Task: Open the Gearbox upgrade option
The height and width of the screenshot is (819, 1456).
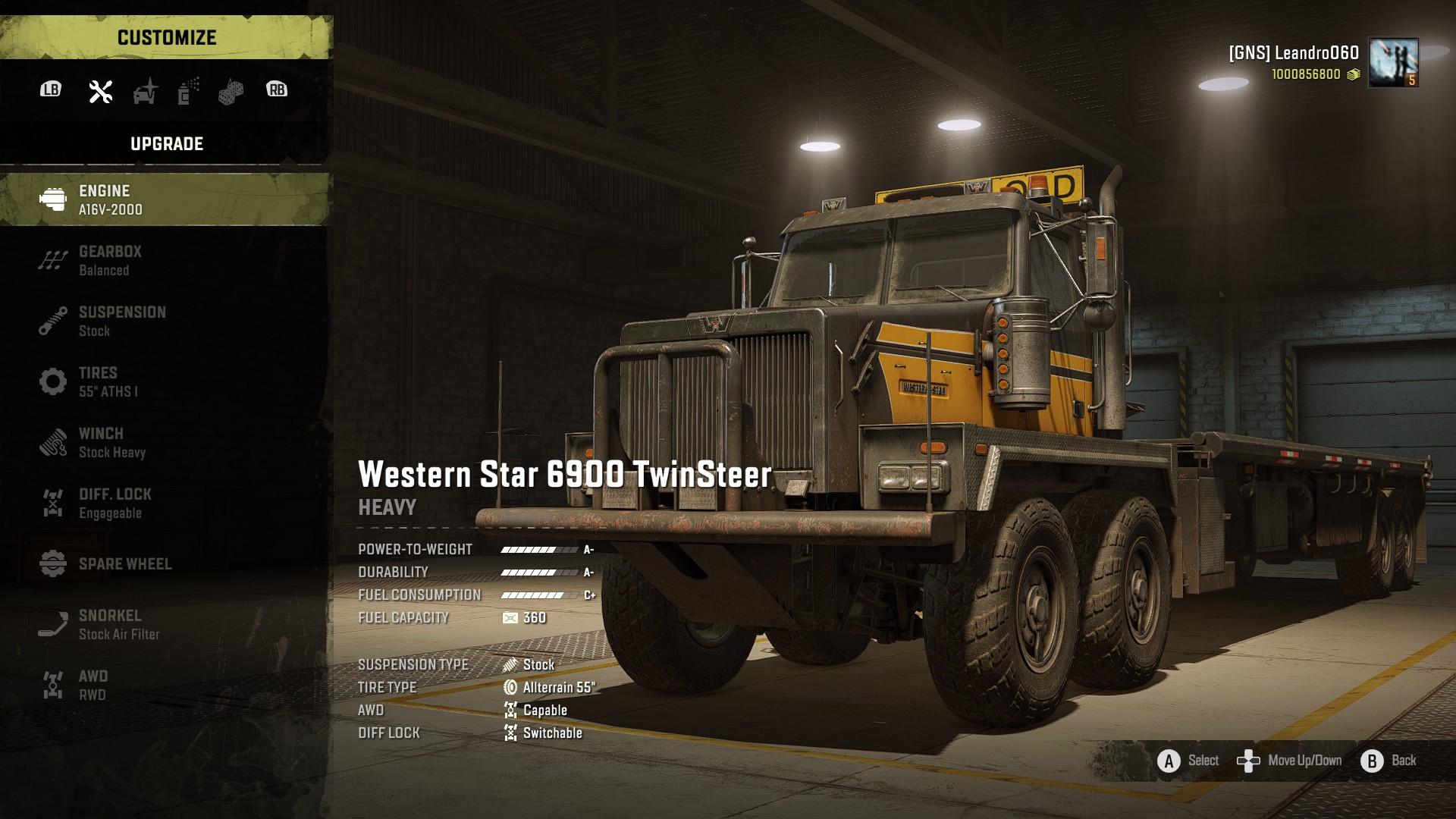Action: [x=165, y=260]
